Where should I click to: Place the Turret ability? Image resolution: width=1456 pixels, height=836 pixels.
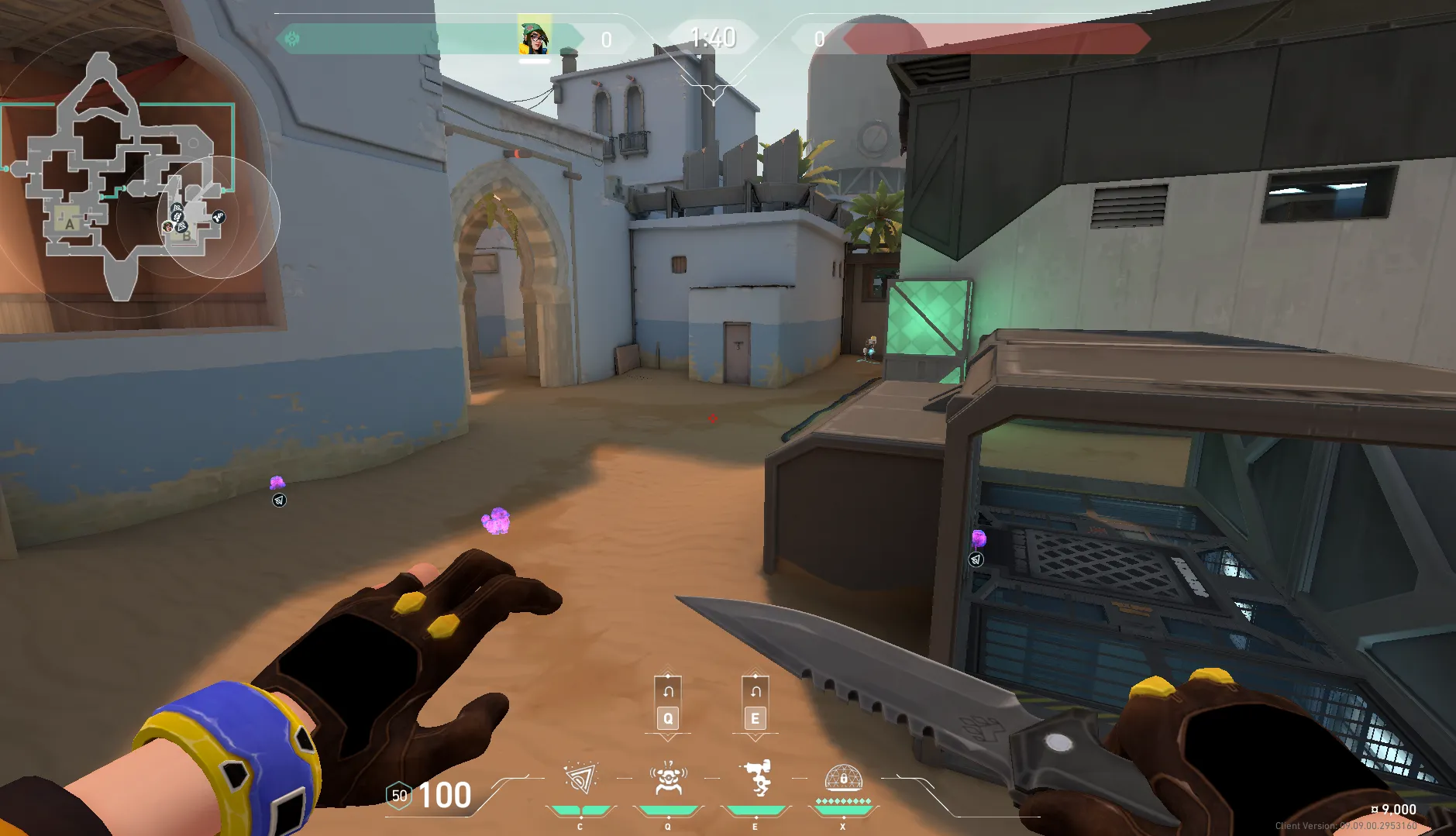click(x=756, y=779)
